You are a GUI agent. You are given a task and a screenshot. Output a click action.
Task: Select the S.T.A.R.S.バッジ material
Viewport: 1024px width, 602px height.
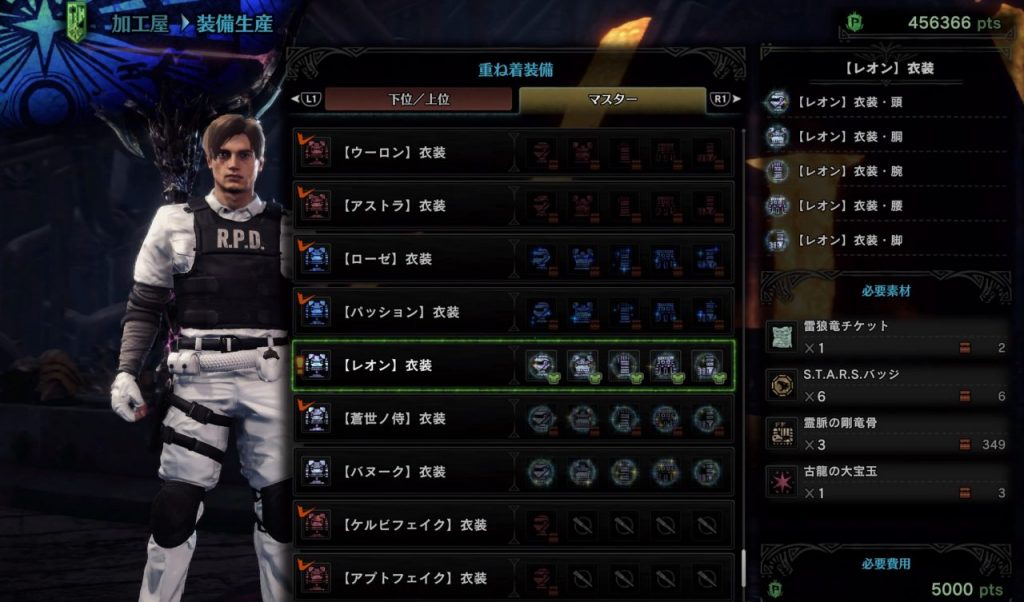click(x=885, y=384)
